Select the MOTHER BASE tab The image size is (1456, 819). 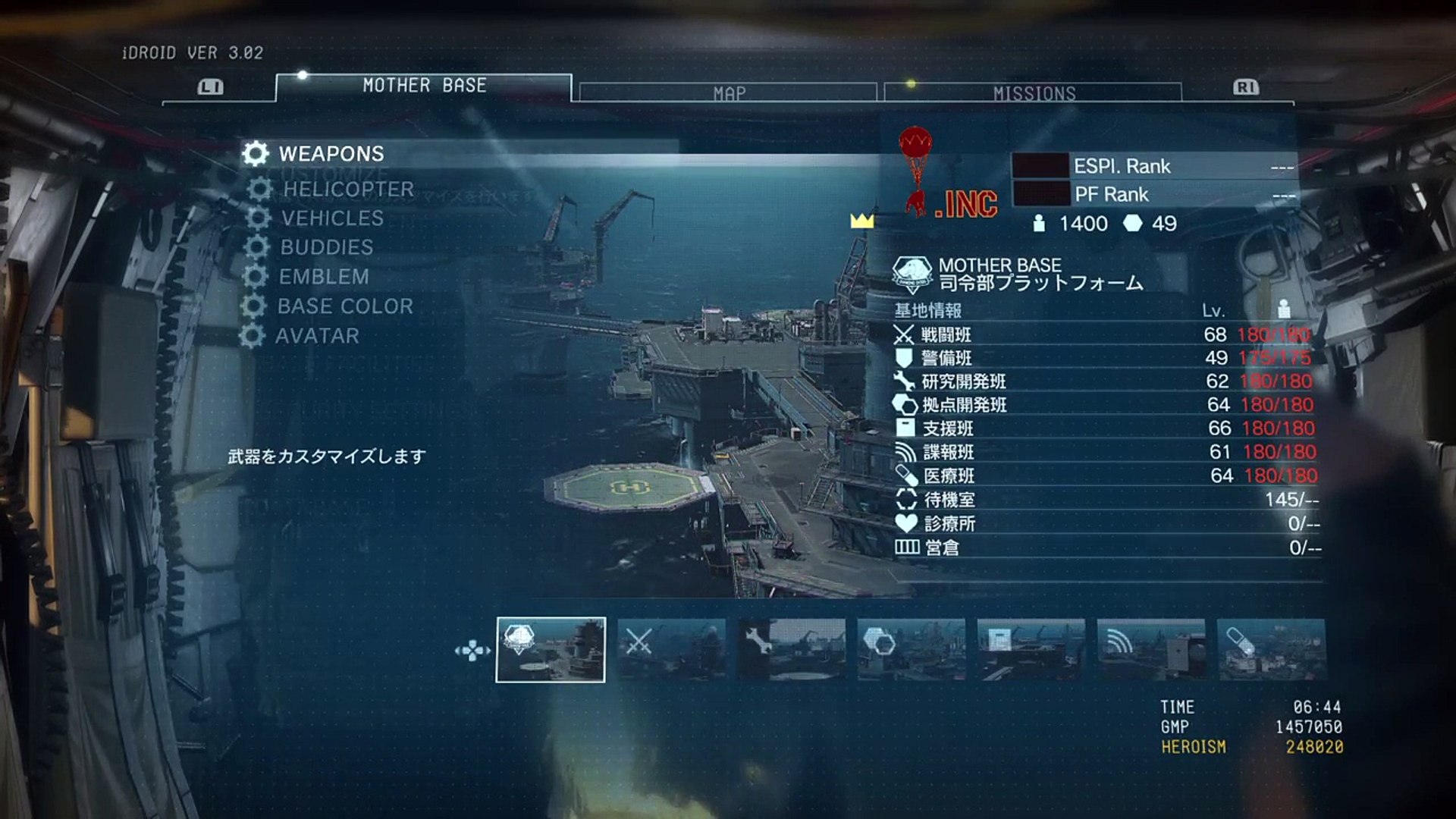[x=424, y=86]
